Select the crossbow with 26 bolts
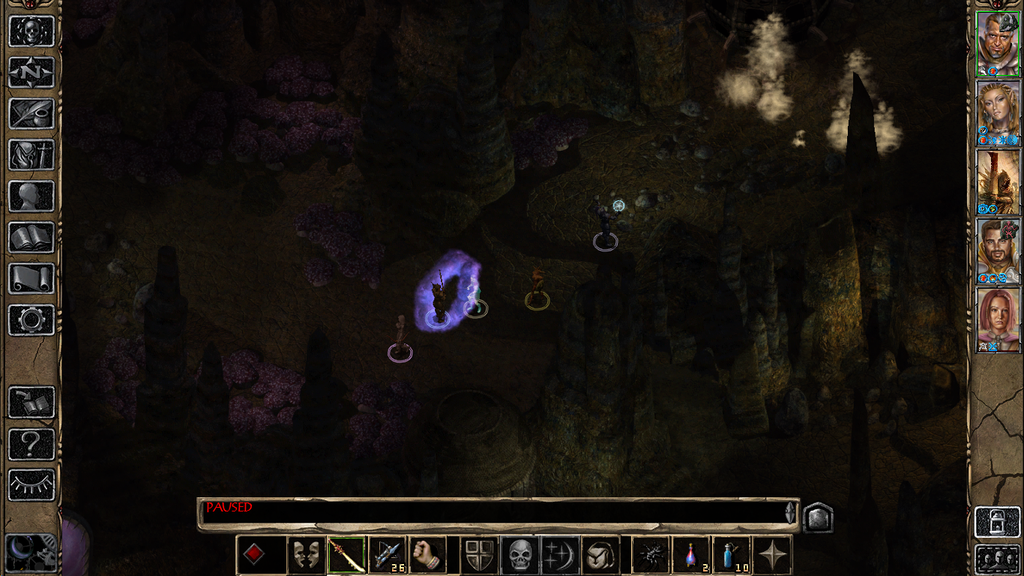The image size is (1024, 576). tap(386, 555)
